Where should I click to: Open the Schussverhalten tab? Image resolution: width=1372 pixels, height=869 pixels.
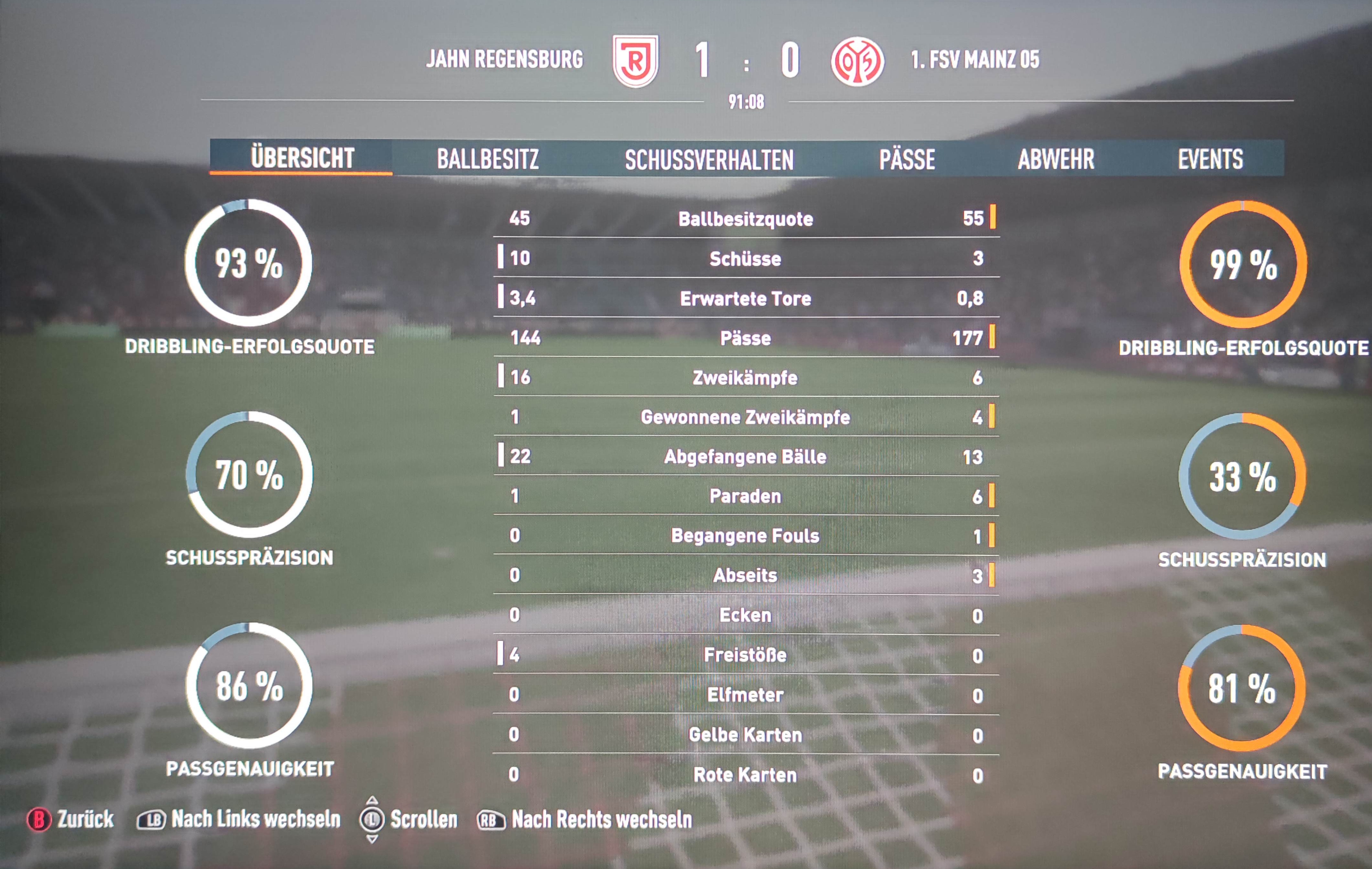[709, 159]
